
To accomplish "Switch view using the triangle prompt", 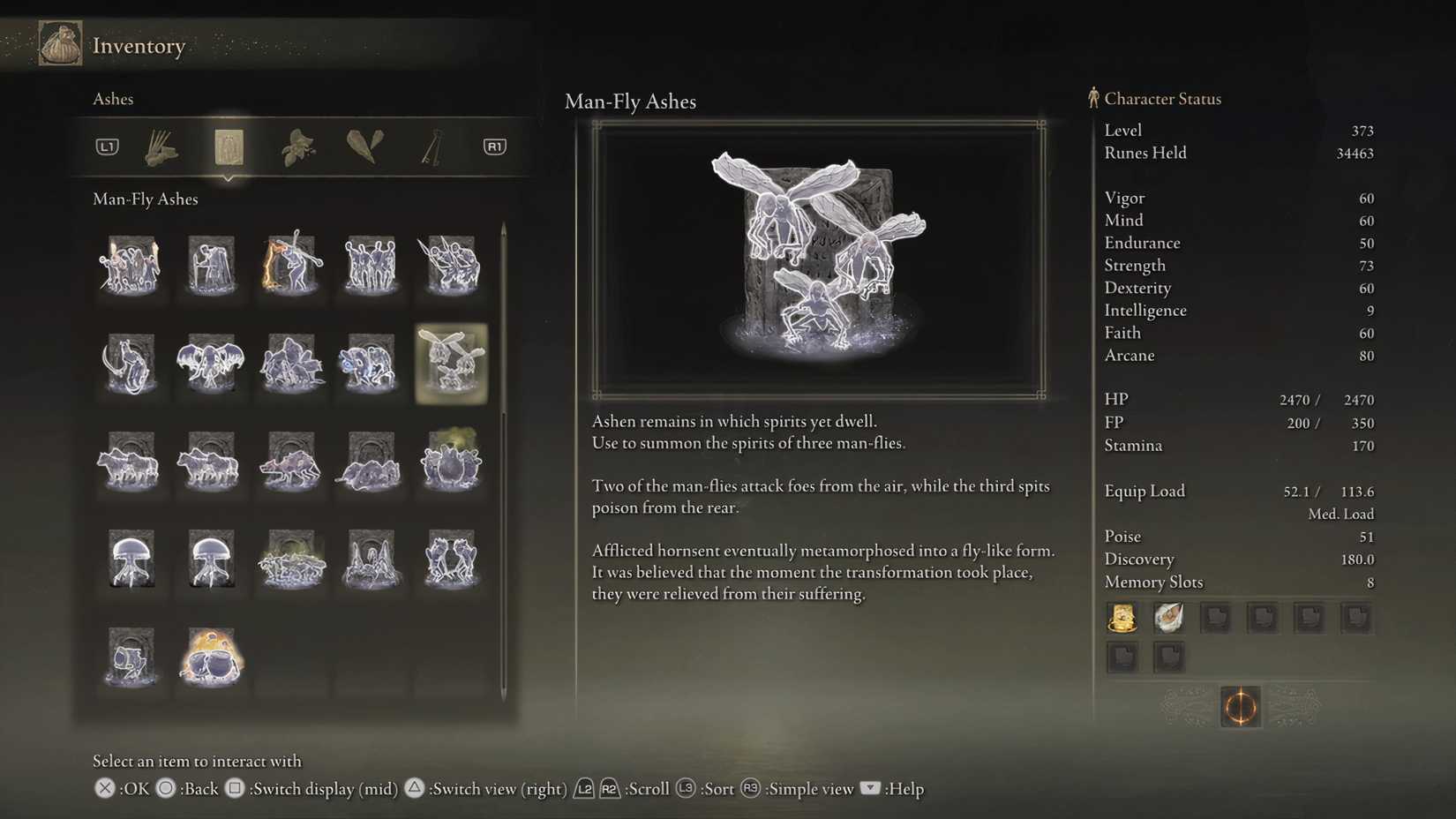I will [415, 788].
